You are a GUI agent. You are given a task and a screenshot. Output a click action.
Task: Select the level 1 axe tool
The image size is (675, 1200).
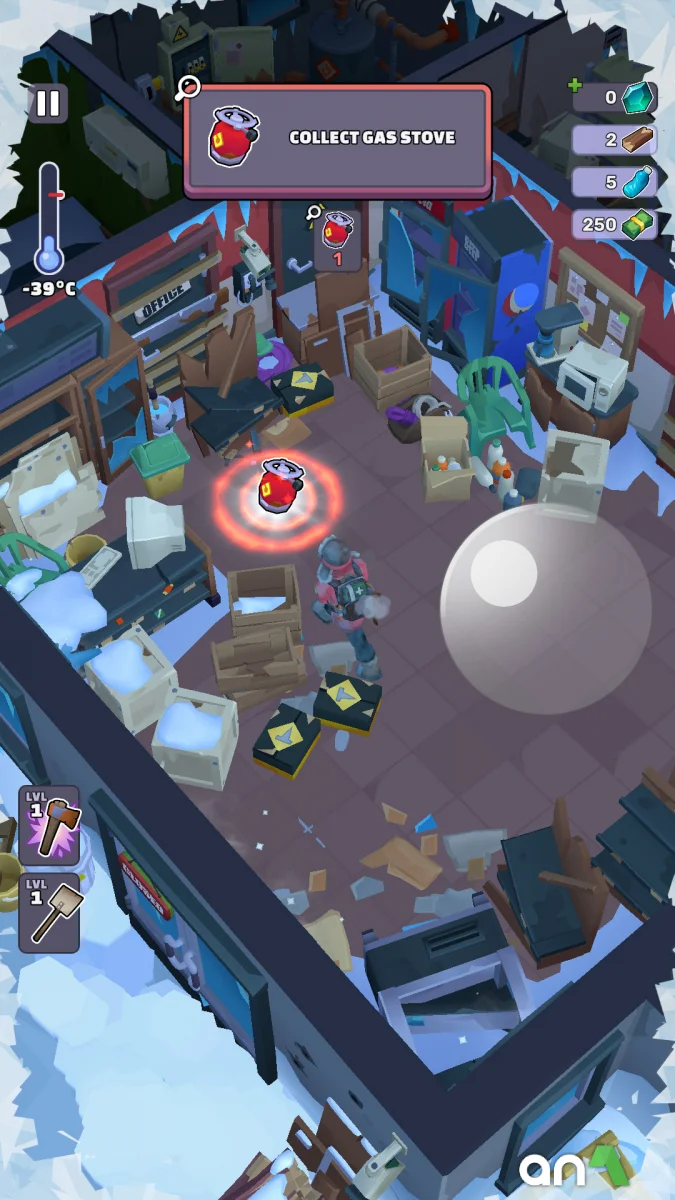pyautogui.click(x=49, y=827)
